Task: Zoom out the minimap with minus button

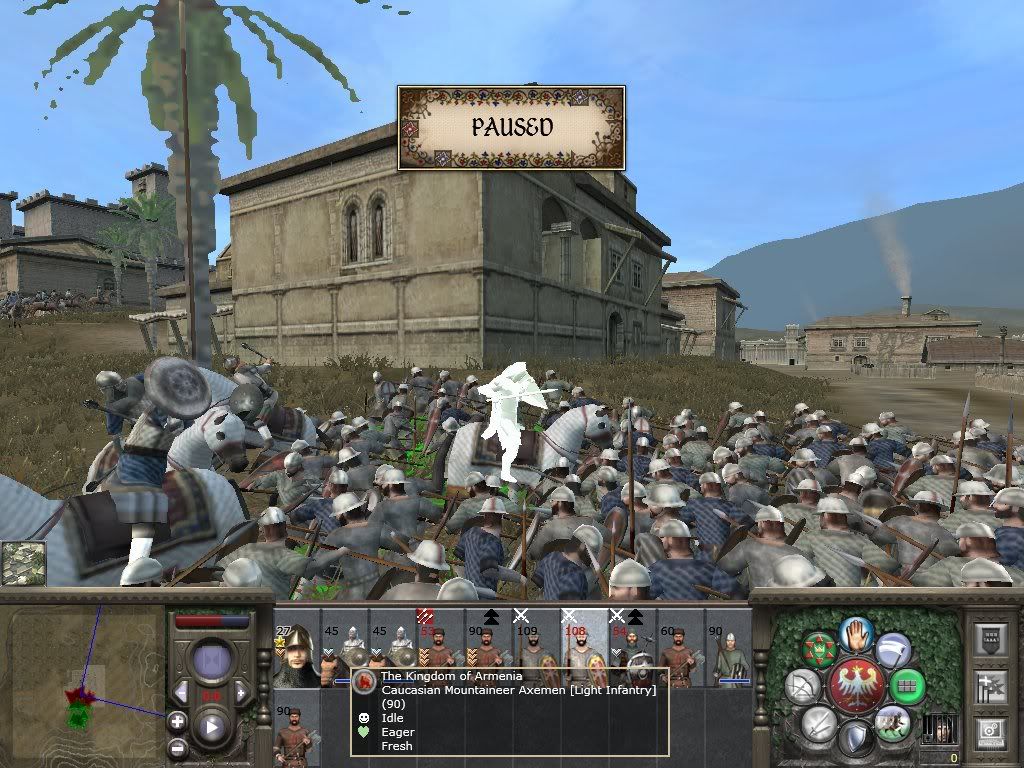Action: pos(177,747)
